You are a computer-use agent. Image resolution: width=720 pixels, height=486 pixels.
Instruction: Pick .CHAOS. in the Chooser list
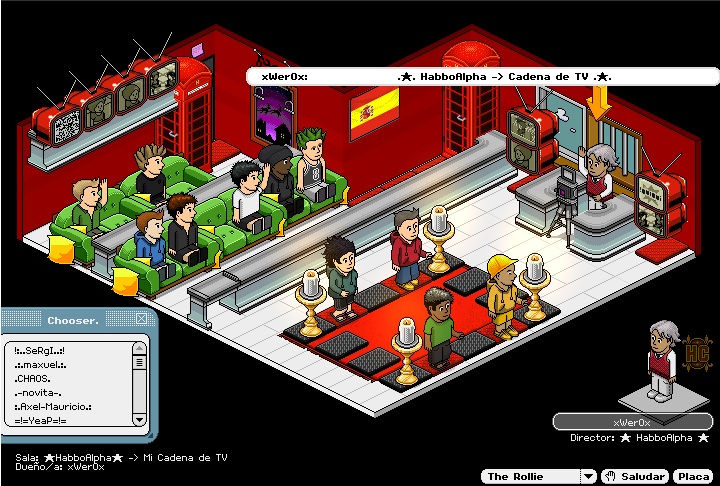click(34, 379)
